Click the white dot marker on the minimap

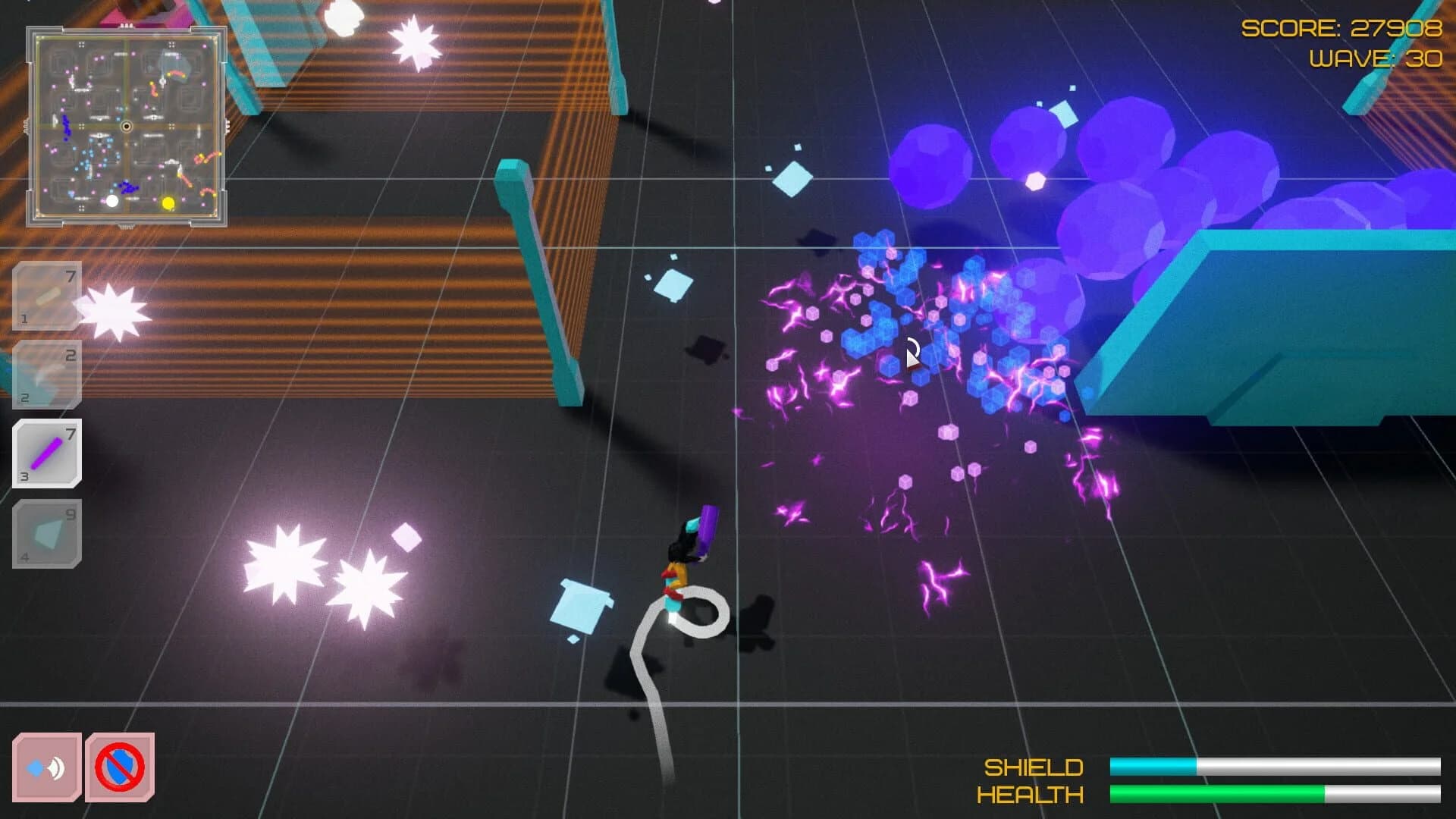coord(112,199)
